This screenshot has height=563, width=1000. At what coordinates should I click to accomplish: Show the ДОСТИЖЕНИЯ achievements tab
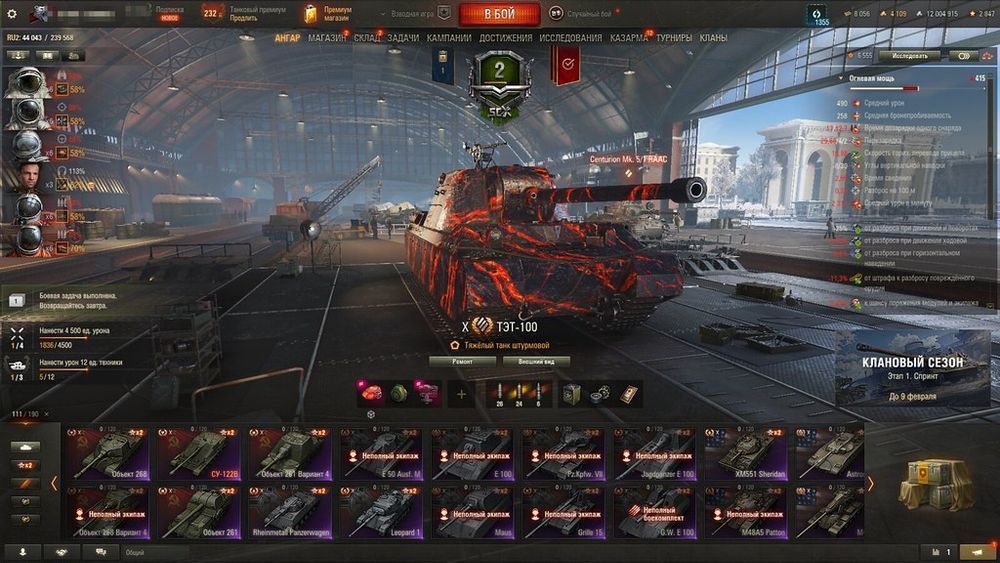coord(506,38)
